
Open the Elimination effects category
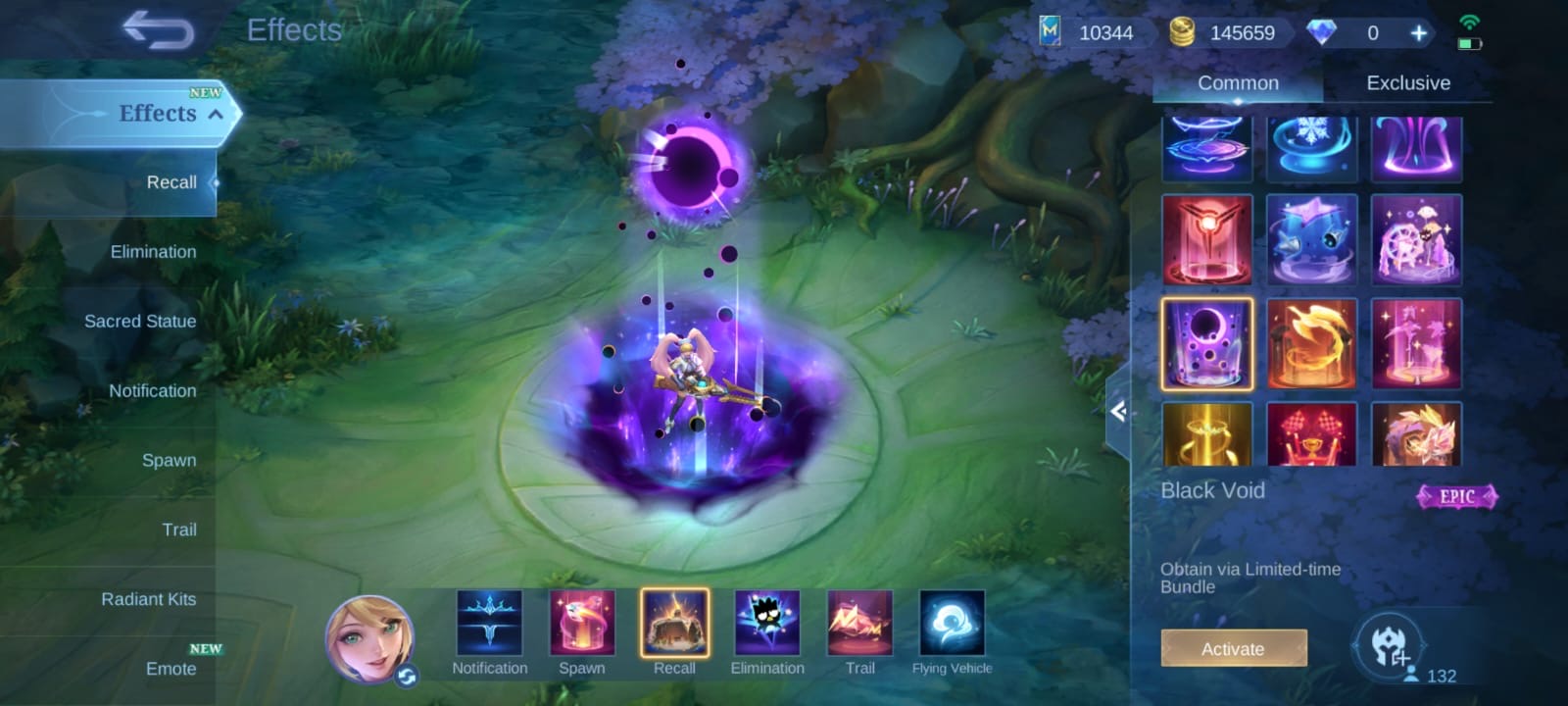(x=153, y=252)
